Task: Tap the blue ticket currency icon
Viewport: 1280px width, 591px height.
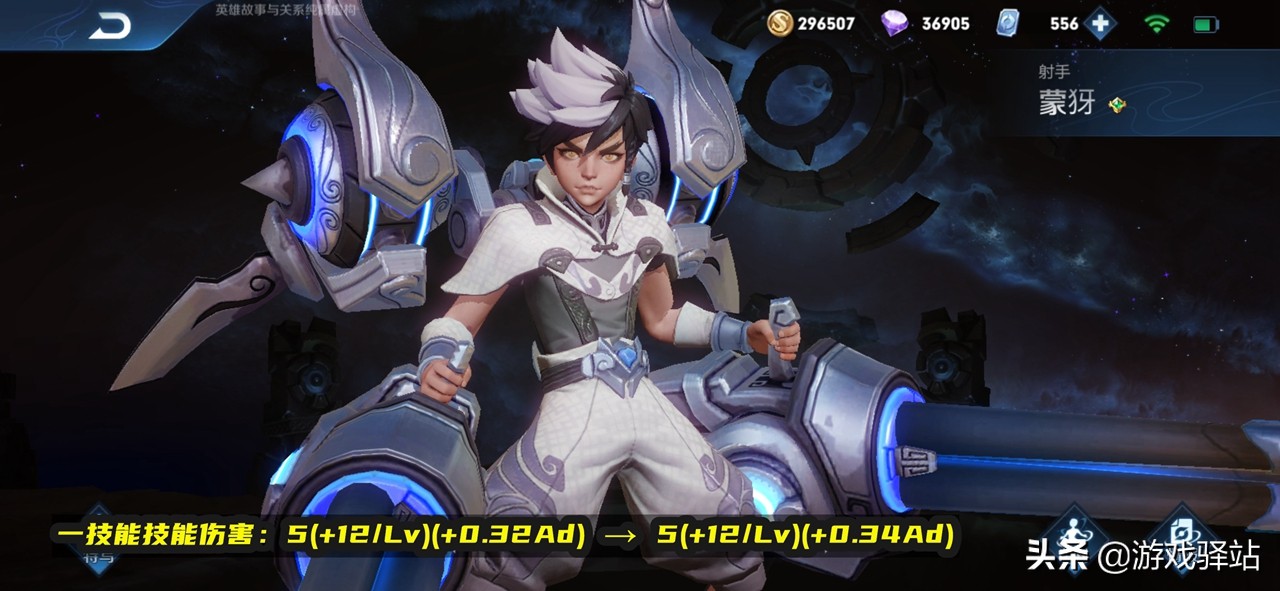Action: [x=1010, y=23]
